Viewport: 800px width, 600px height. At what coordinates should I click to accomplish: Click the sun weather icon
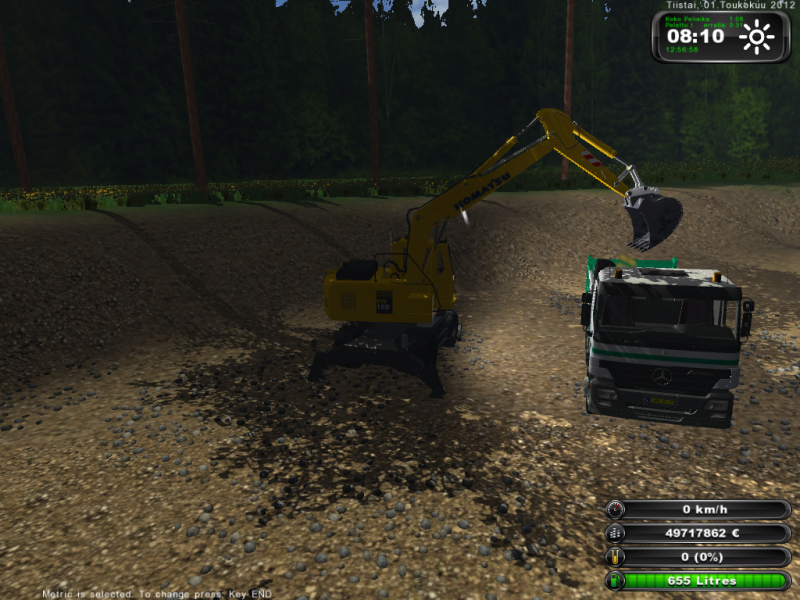tap(757, 38)
